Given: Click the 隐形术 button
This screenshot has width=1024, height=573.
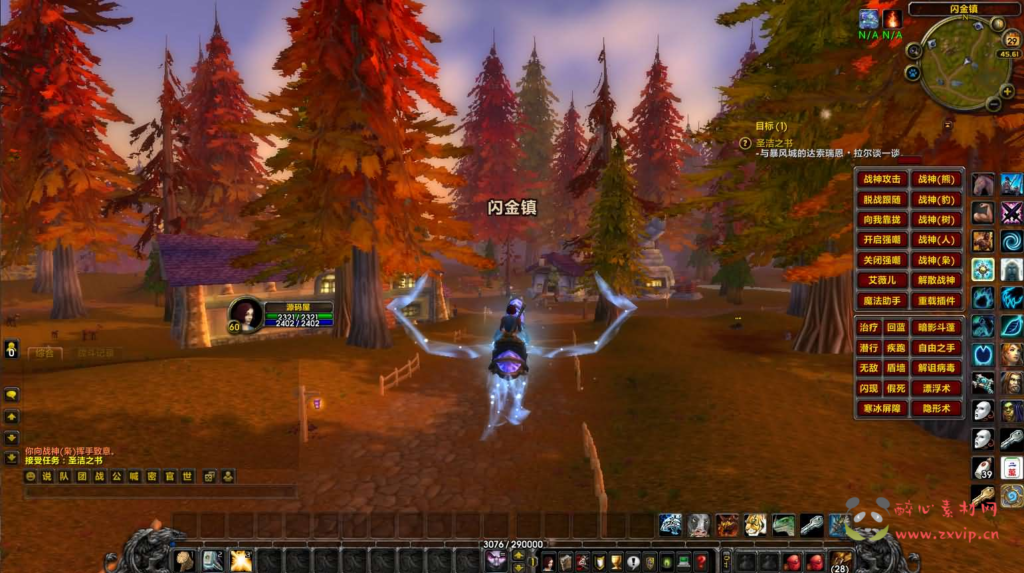Looking at the screenshot, I should (938, 408).
